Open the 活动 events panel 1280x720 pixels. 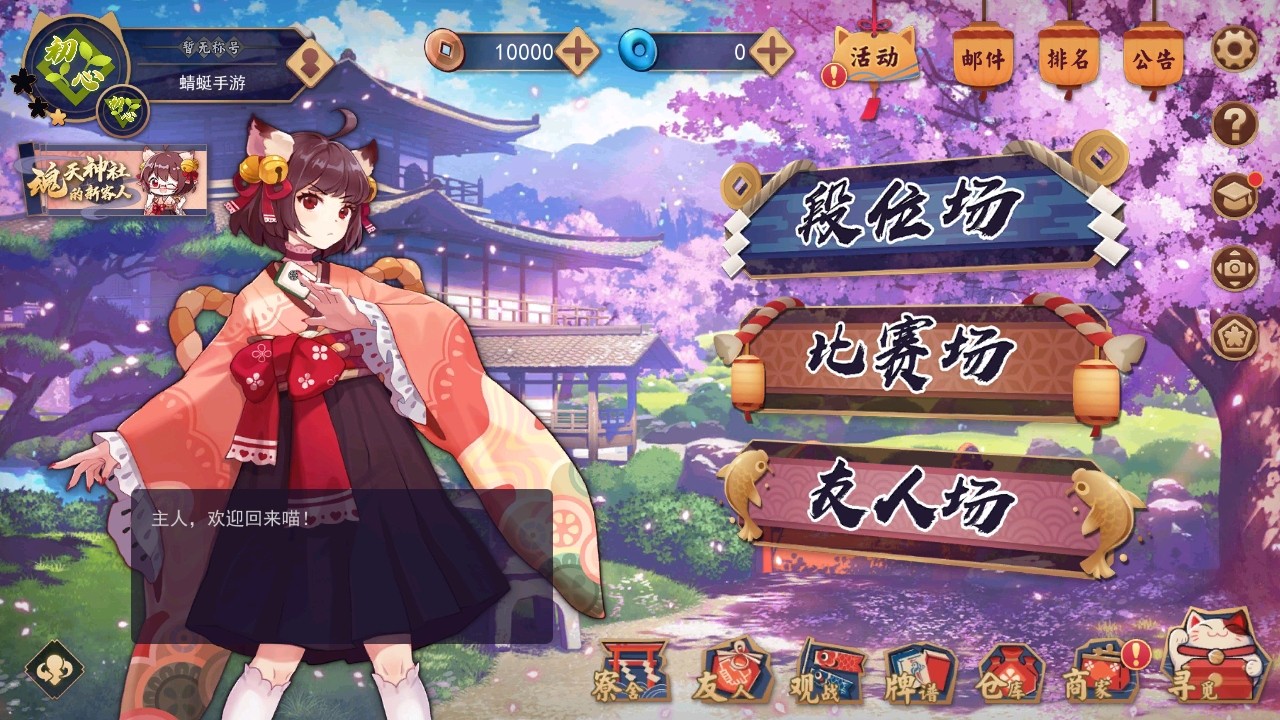874,57
